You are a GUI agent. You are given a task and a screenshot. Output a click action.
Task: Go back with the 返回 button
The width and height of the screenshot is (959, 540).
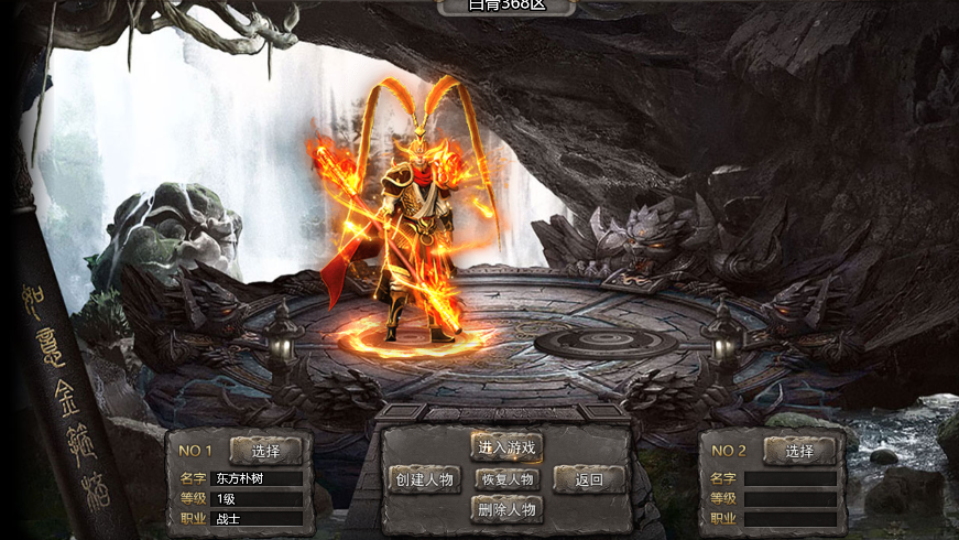click(589, 480)
